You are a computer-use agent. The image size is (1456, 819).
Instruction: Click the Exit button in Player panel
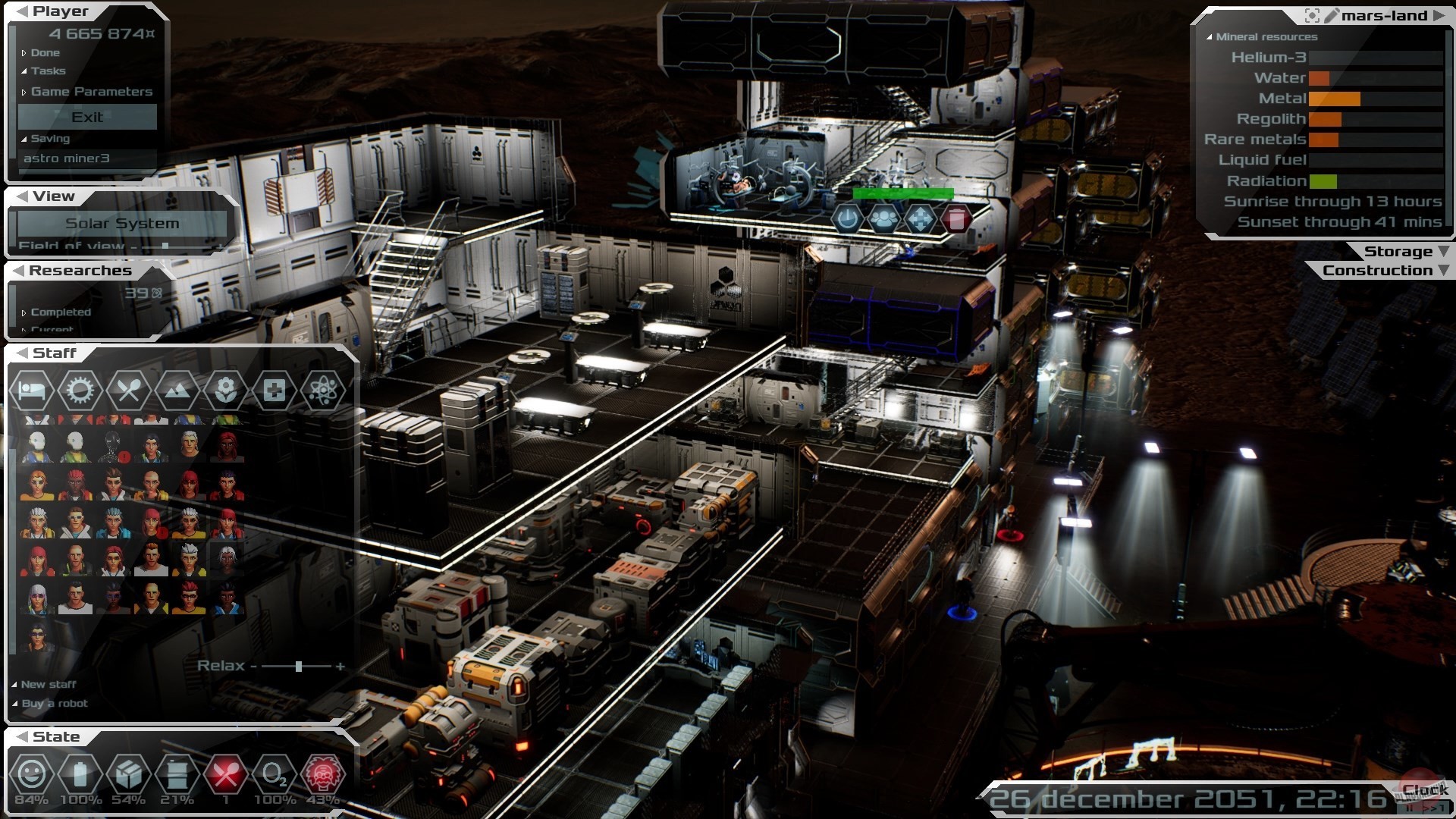pyautogui.click(x=87, y=117)
